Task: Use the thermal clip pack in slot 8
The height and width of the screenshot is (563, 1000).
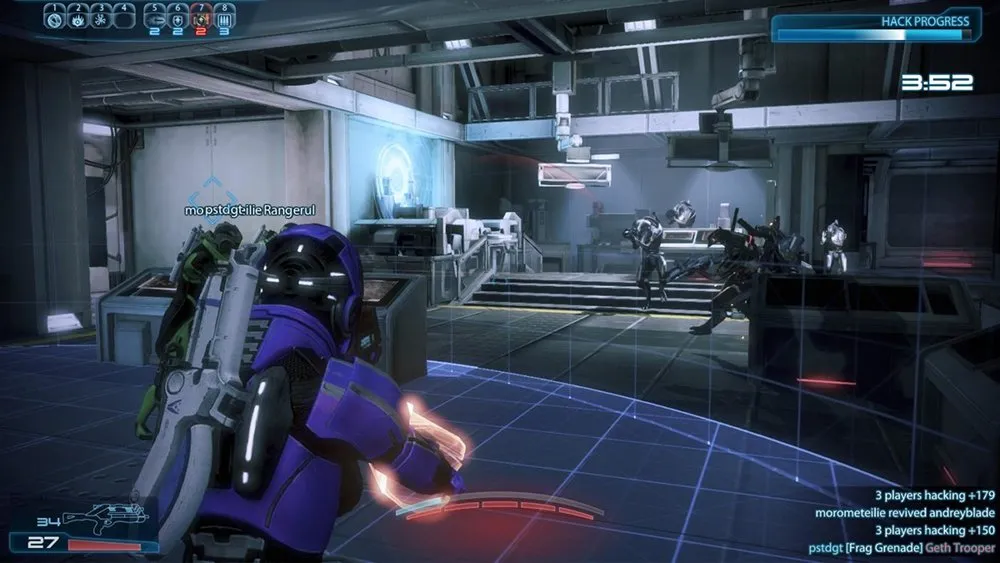Action: (222, 17)
